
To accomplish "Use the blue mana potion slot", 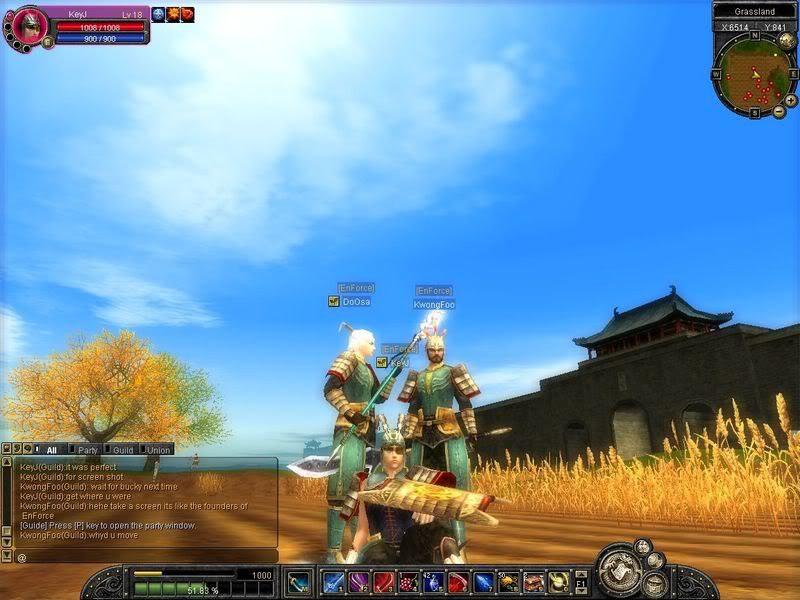I will click(x=433, y=582).
